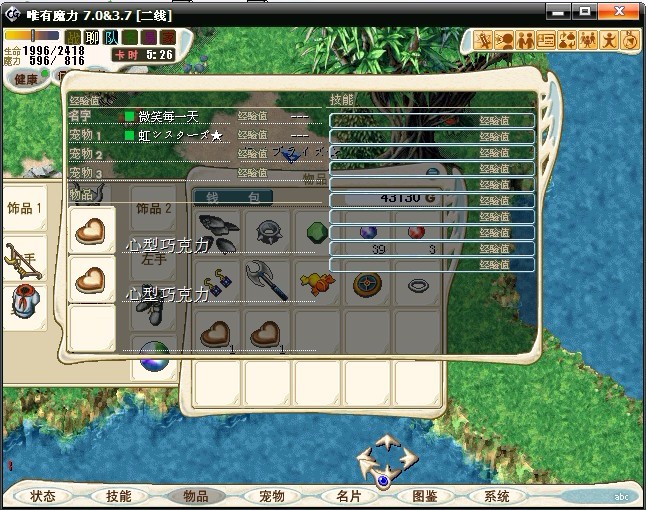Click the 聊 chat icon in HUD
This screenshot has height=510, width=646.
92,38
